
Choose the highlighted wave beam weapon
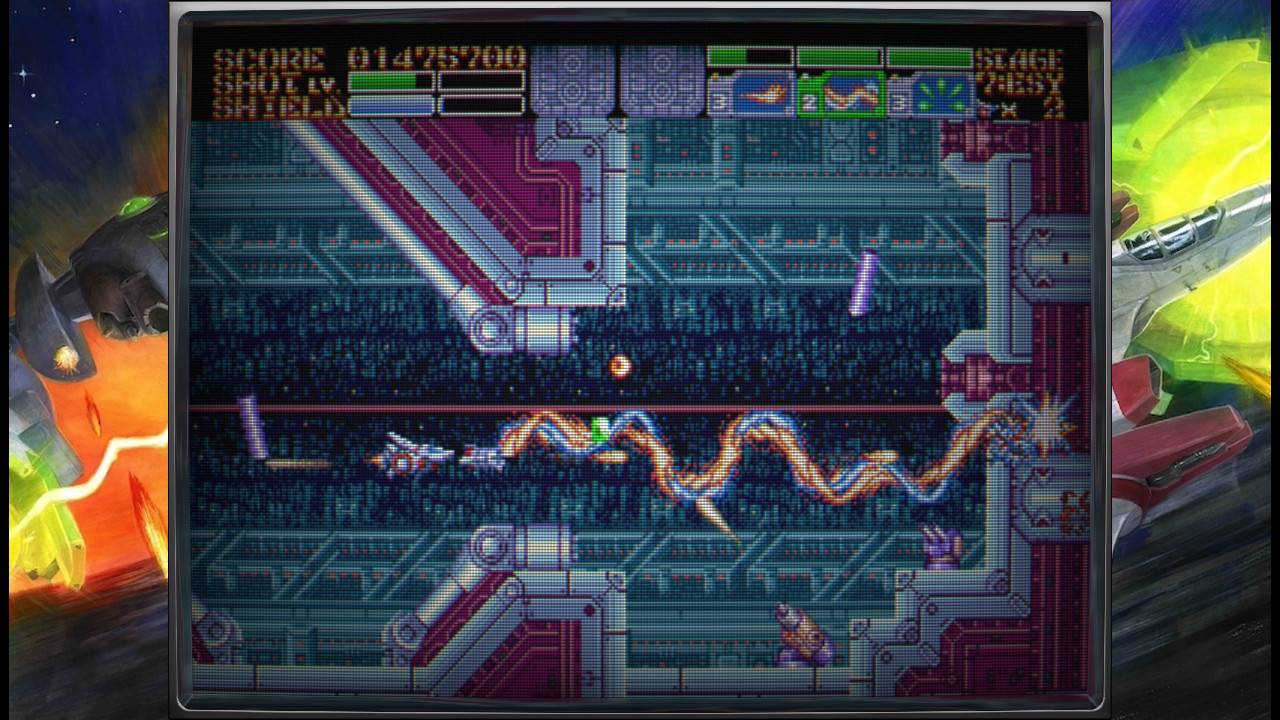(x=851, y=96)
